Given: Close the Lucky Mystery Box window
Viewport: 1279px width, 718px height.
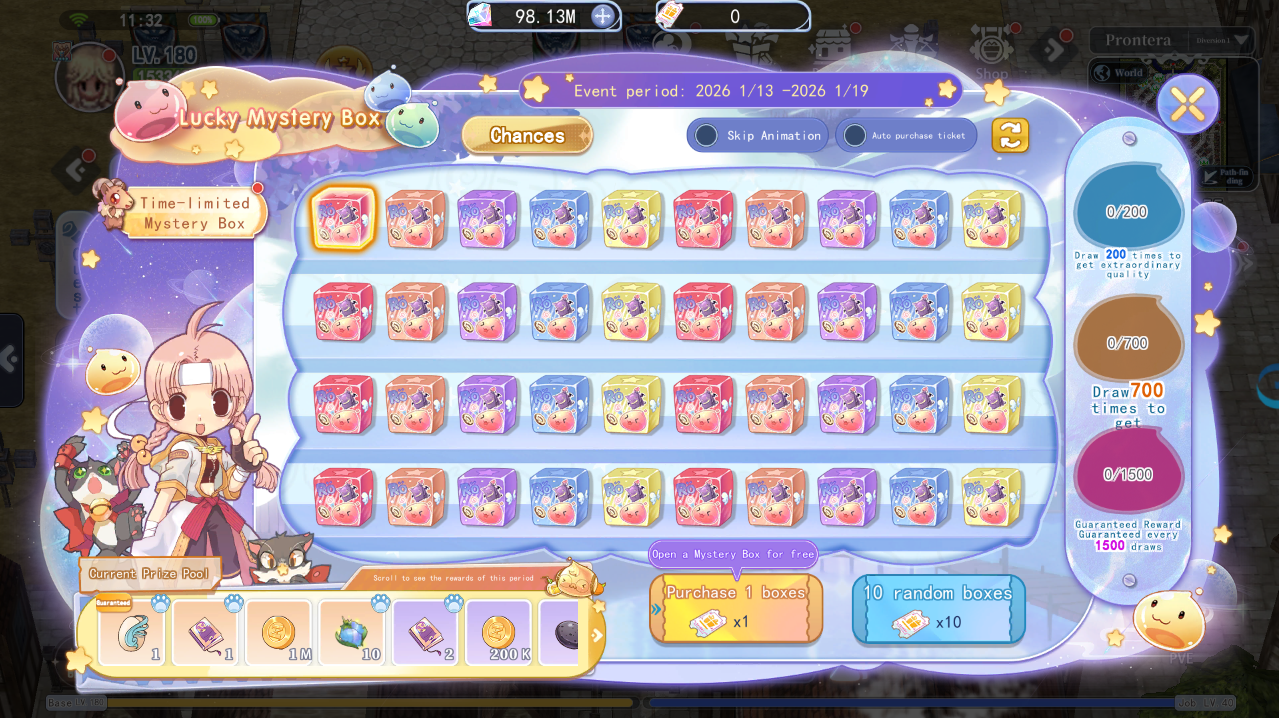Looking at the screenshot, I should tap(1187, 104).
